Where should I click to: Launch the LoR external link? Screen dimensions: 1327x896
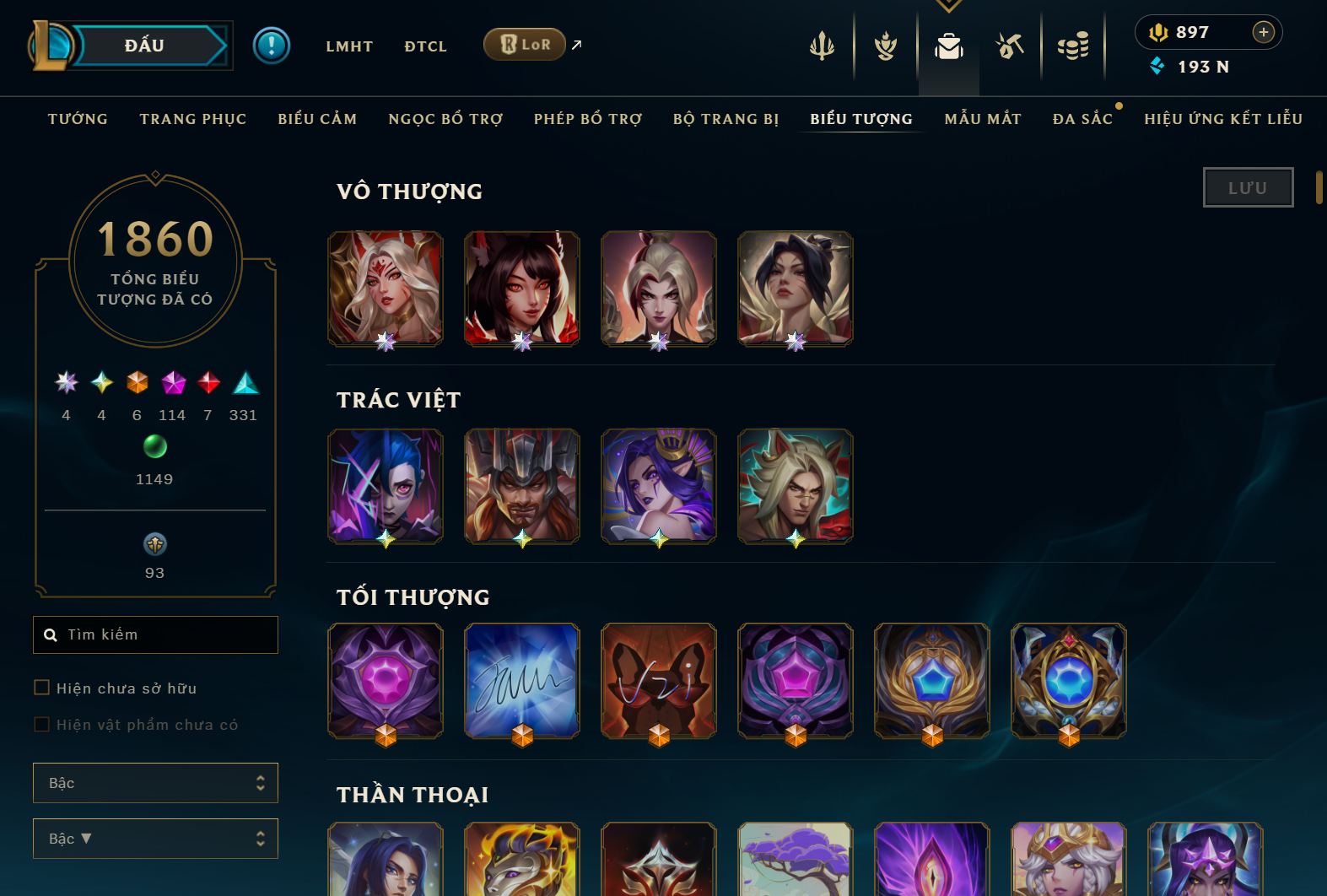(x=526, y=45)
